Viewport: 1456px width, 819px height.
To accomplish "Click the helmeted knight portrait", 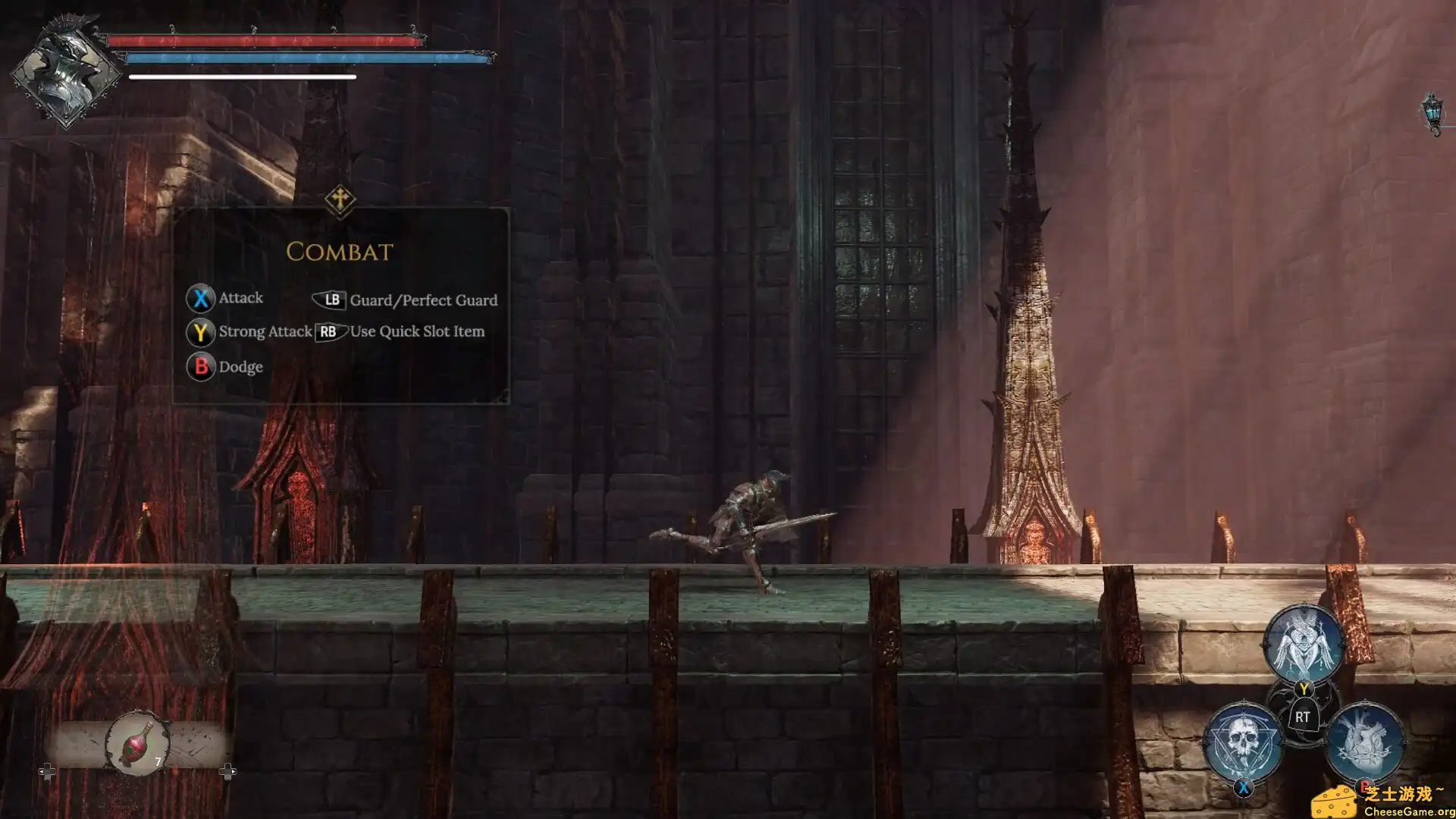I will (66, 73).
